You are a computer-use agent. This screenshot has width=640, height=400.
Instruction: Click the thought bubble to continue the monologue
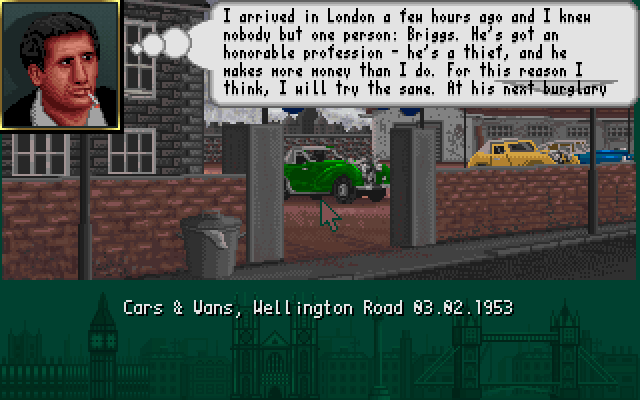[425, 52]
